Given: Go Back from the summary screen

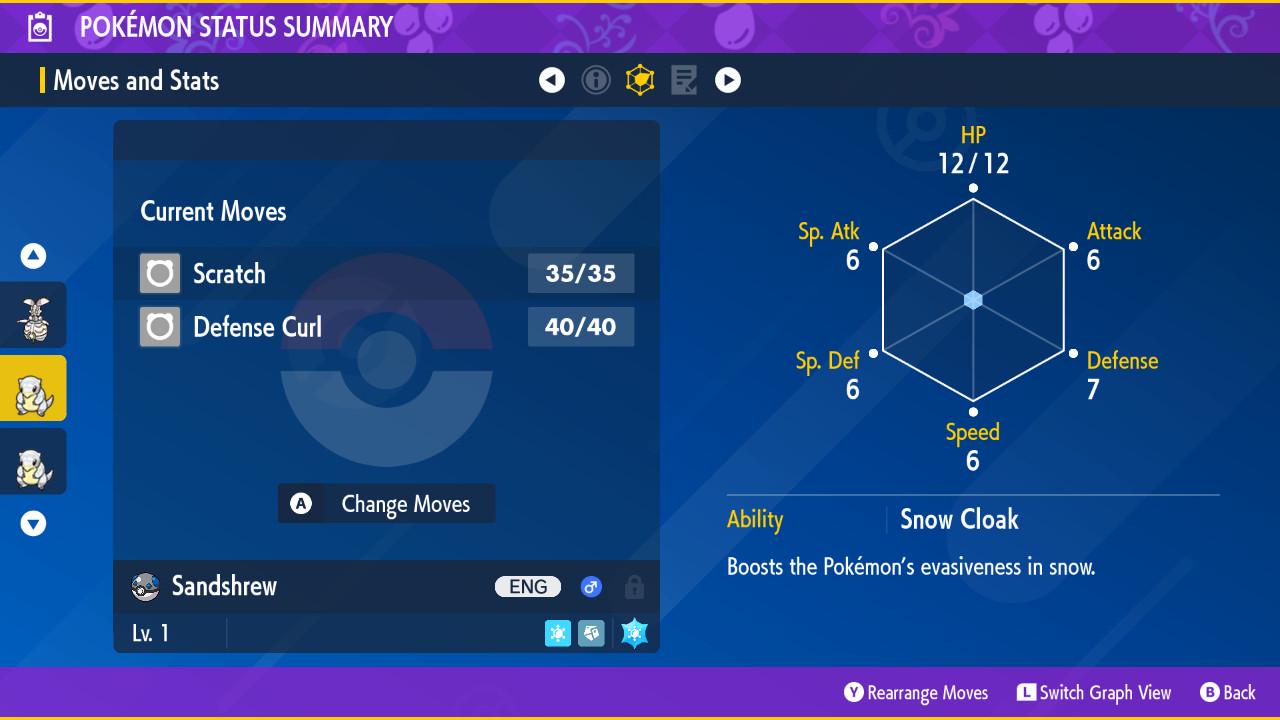Looking at the screenshot, I should 1228,693.
